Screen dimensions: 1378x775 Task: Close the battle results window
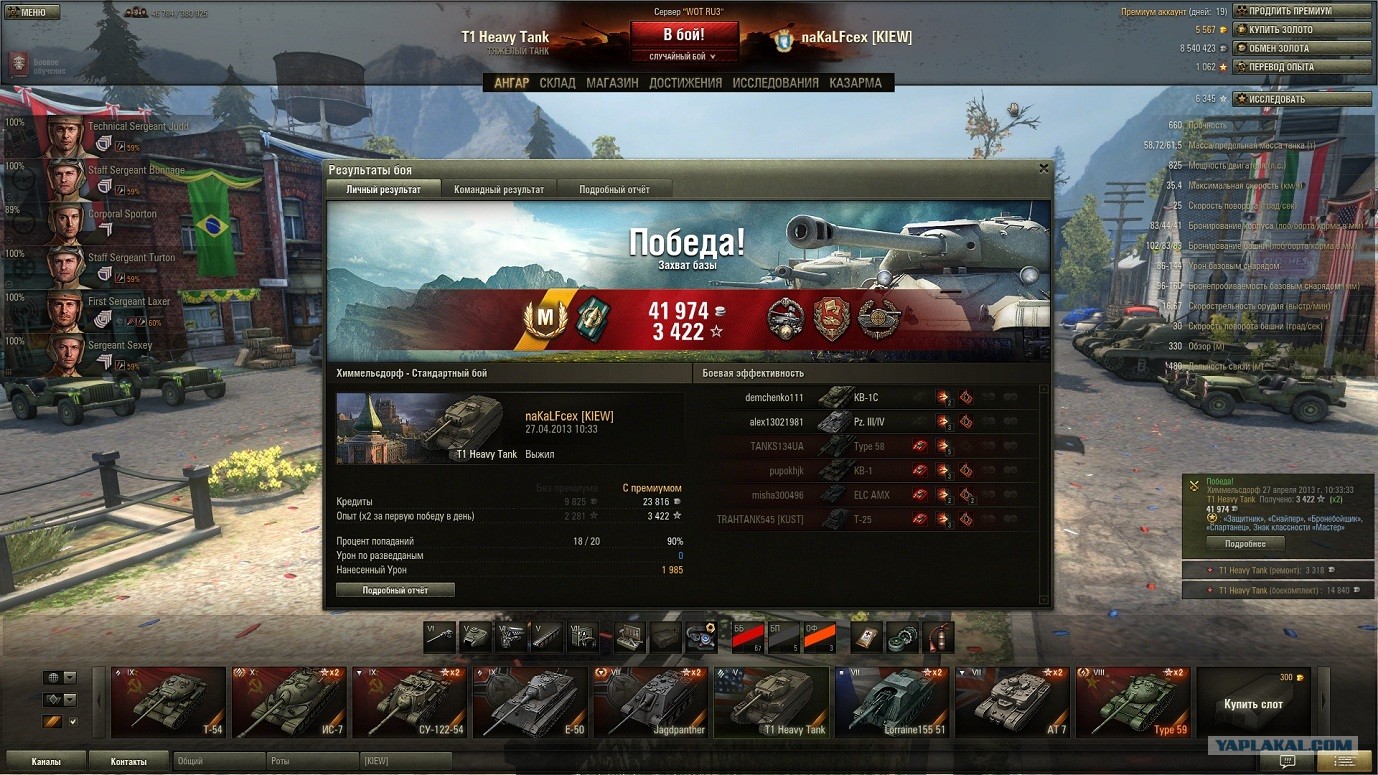coord(1044,169)
